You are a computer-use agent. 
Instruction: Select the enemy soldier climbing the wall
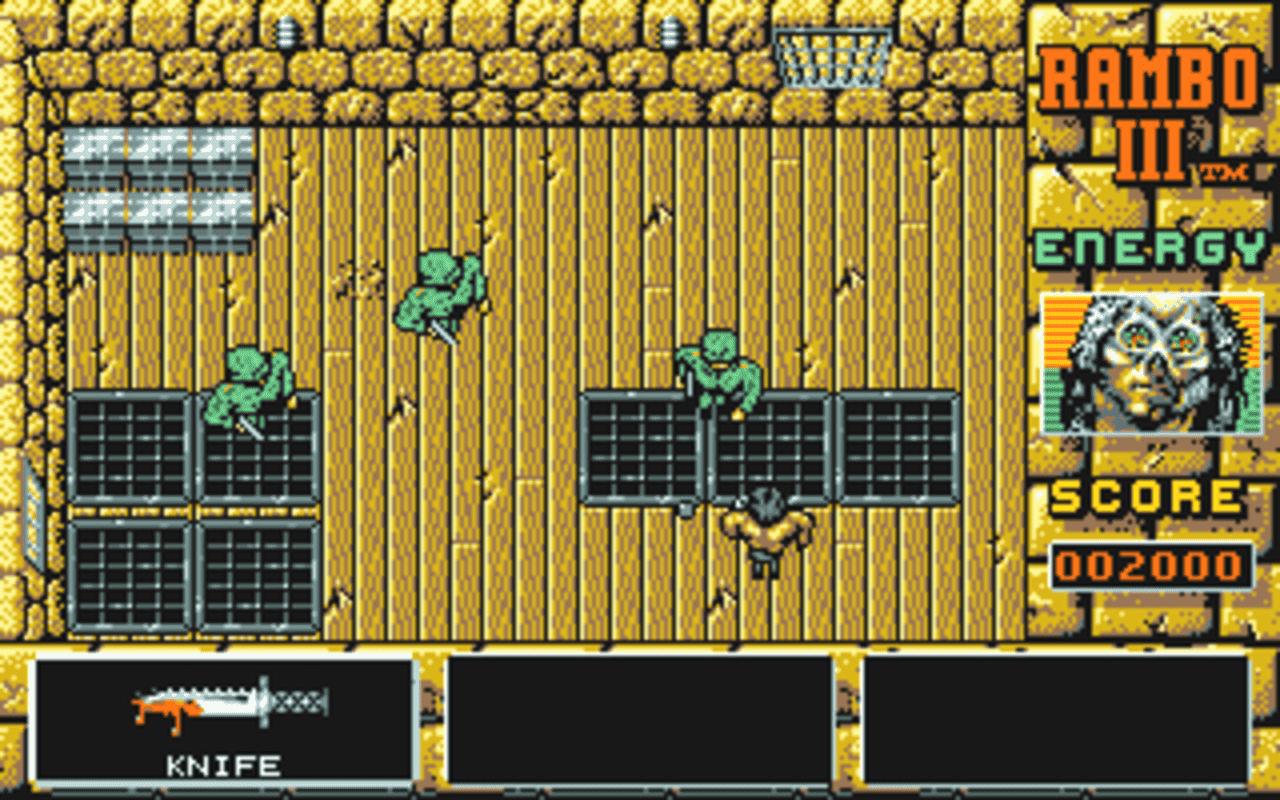[x=440, y=290]
